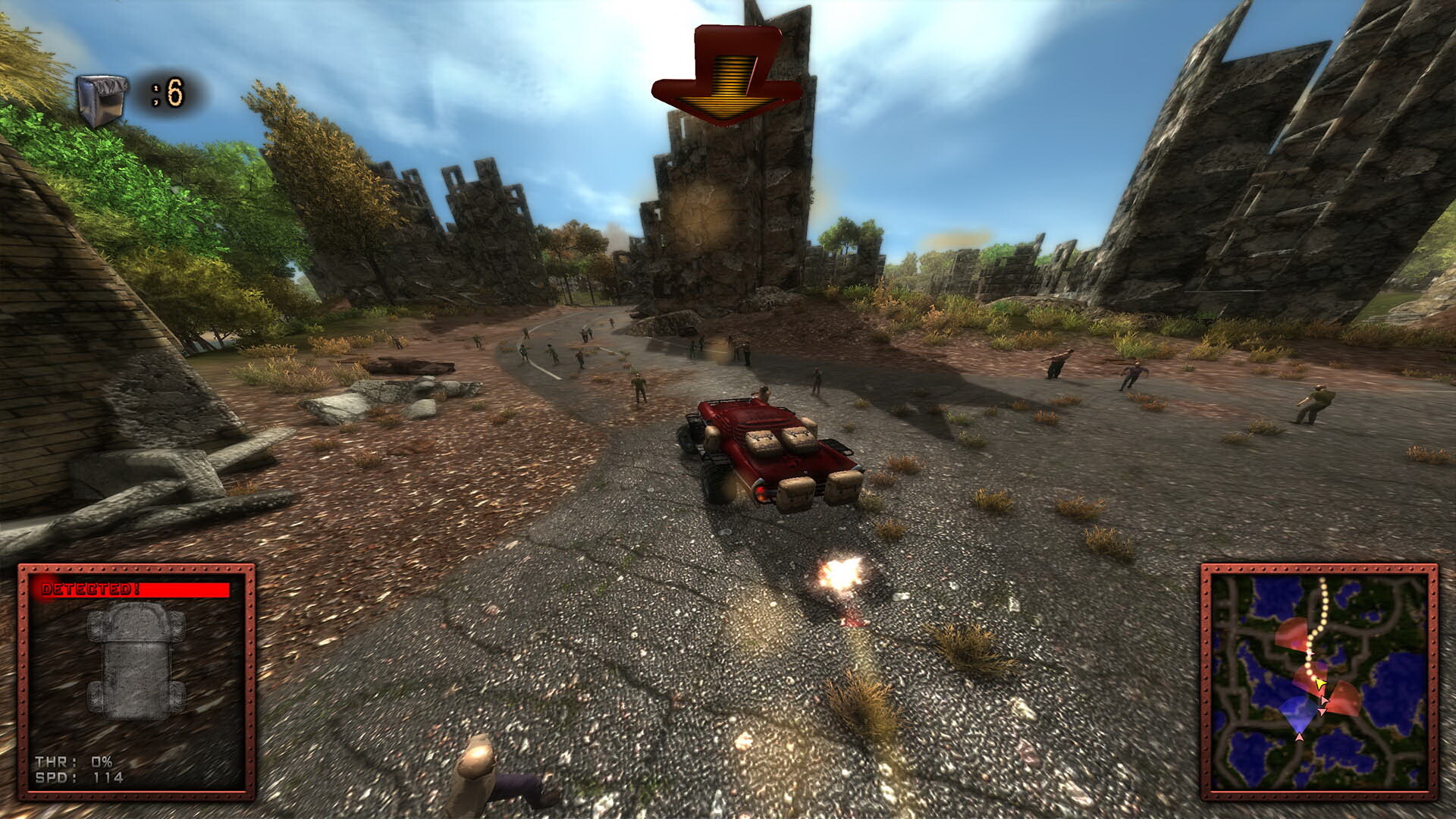
Task: Click the yellow player arrow on minimap
Action: pyautogui.click(x=1320, y=683)
